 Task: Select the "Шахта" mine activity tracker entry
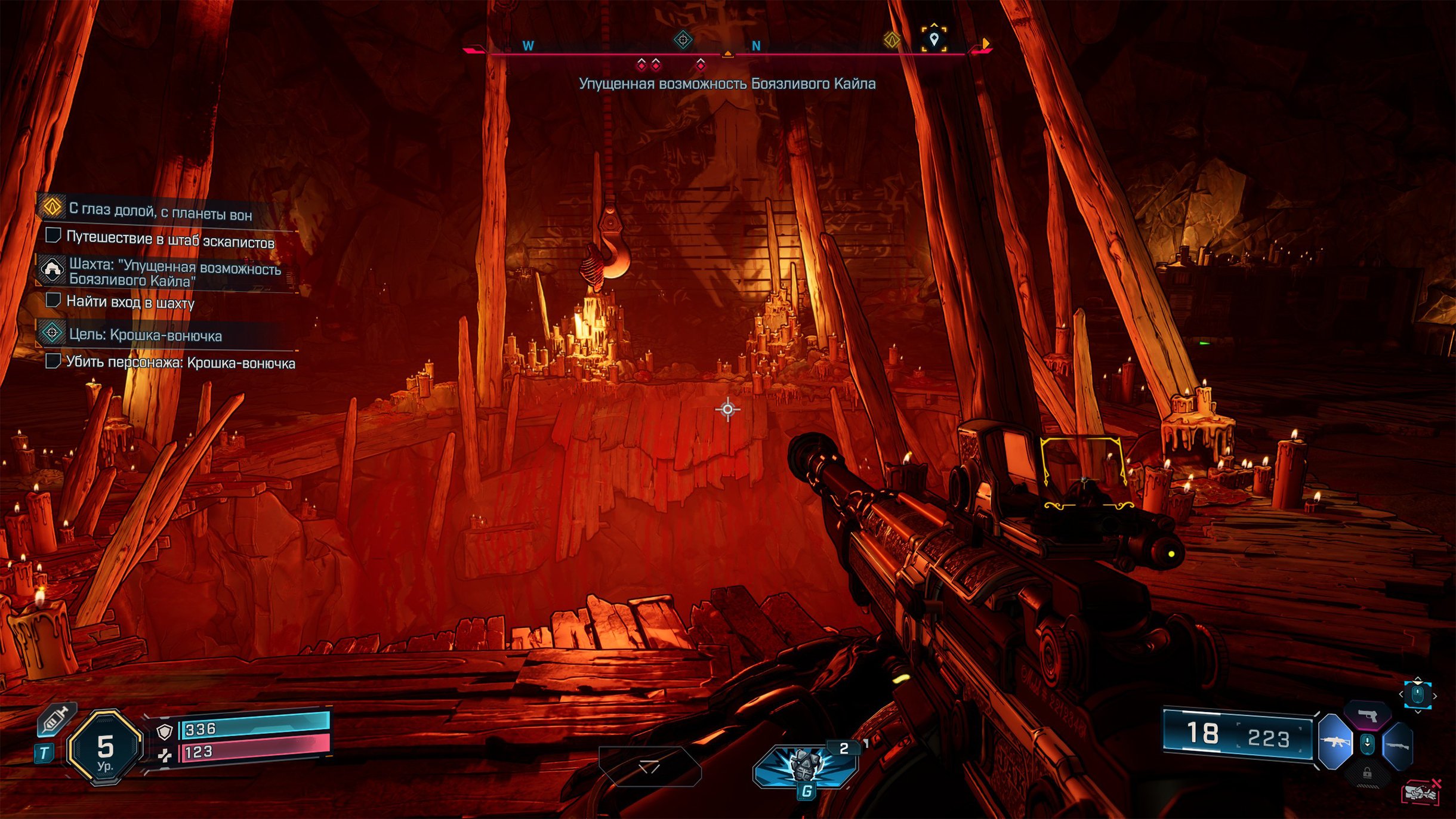point(174,274)
